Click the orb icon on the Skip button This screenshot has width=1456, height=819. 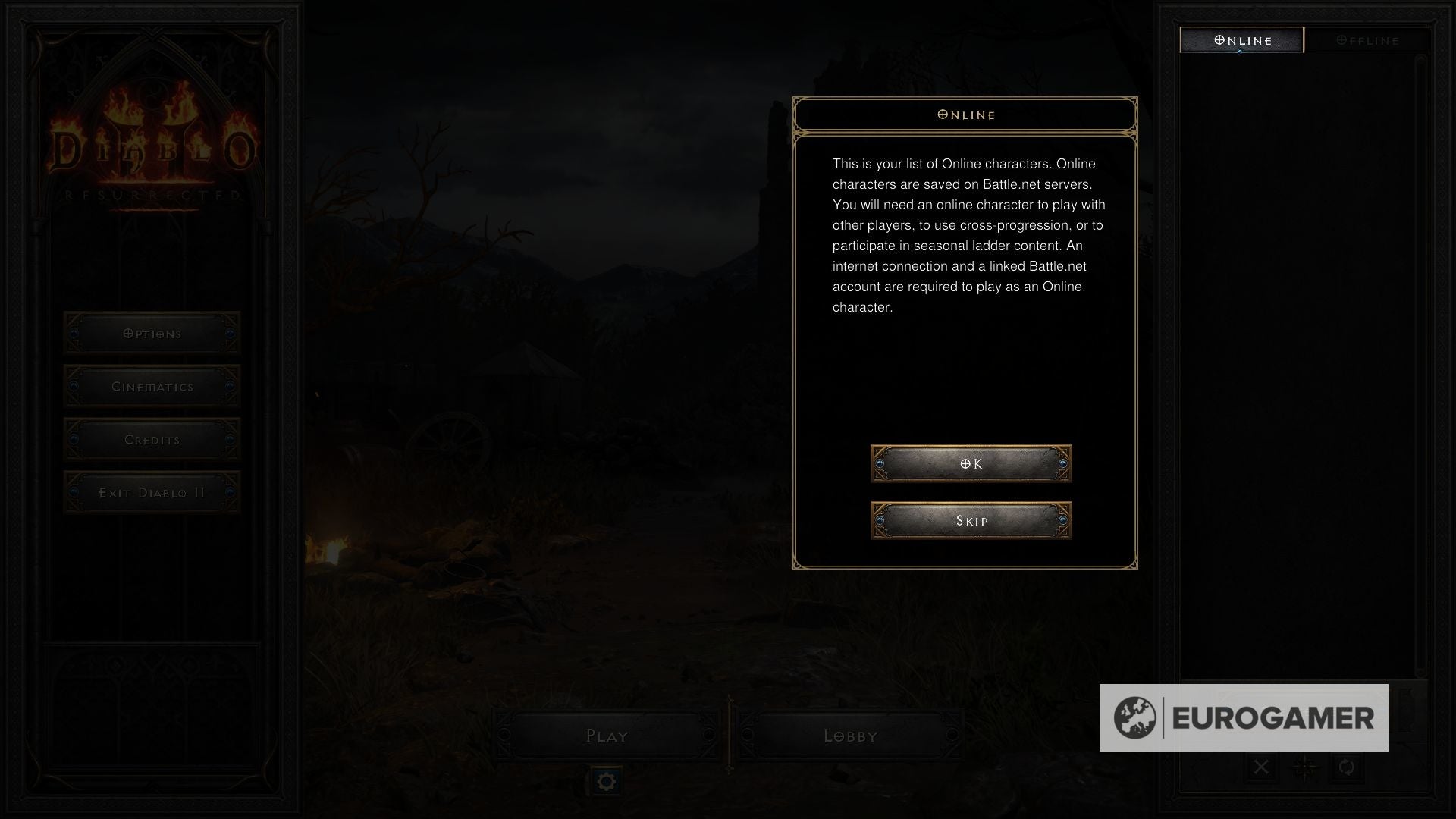881,520
